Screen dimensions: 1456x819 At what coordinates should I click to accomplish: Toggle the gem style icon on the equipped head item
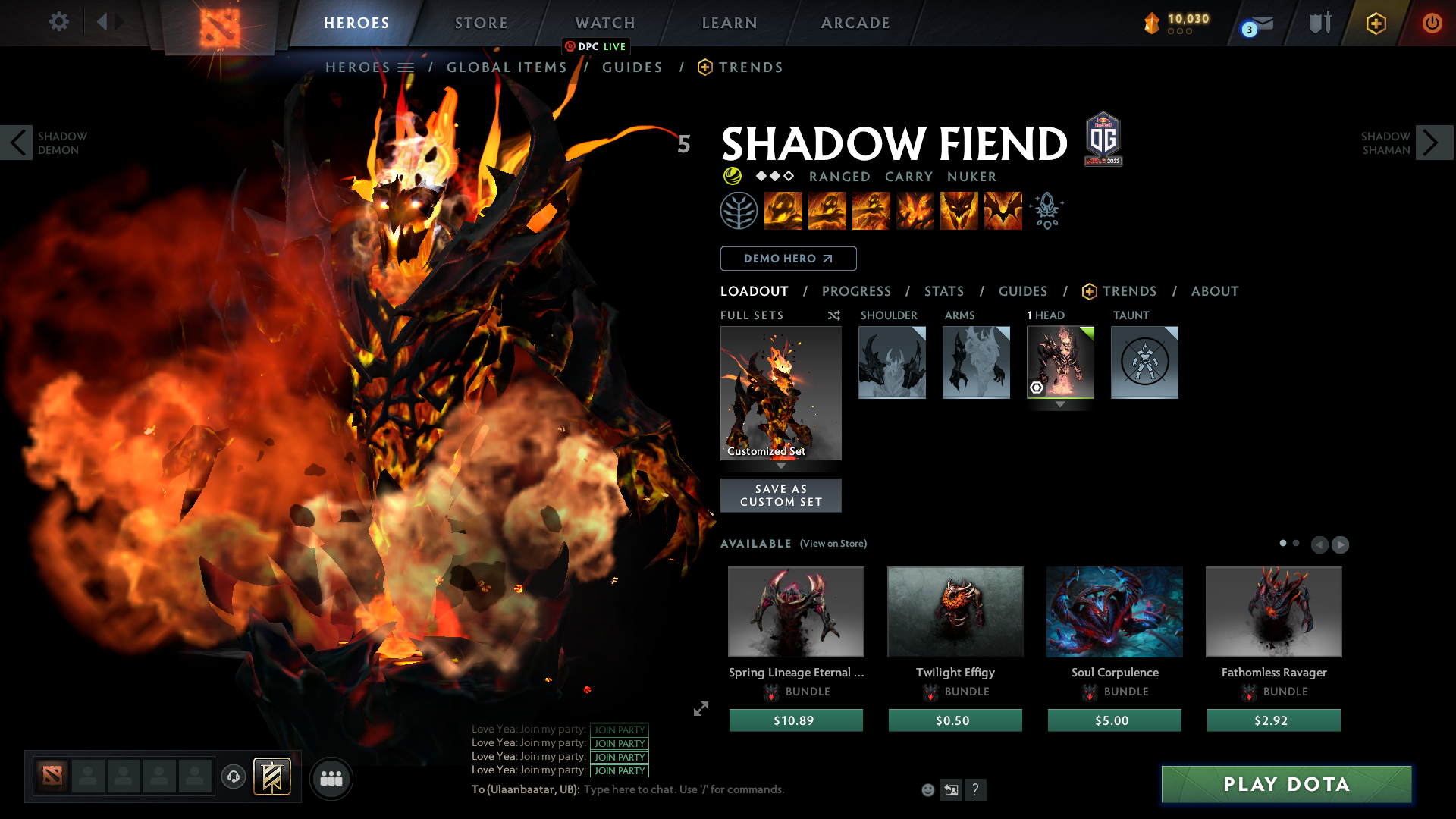(x=1038, y=388)
